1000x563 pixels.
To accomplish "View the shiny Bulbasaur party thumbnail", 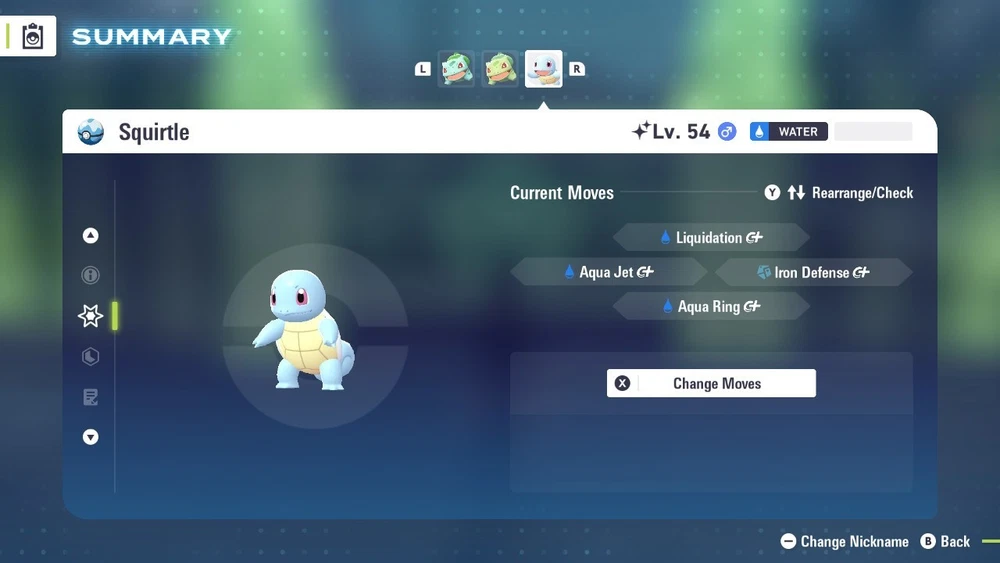I will click(500, 69).
